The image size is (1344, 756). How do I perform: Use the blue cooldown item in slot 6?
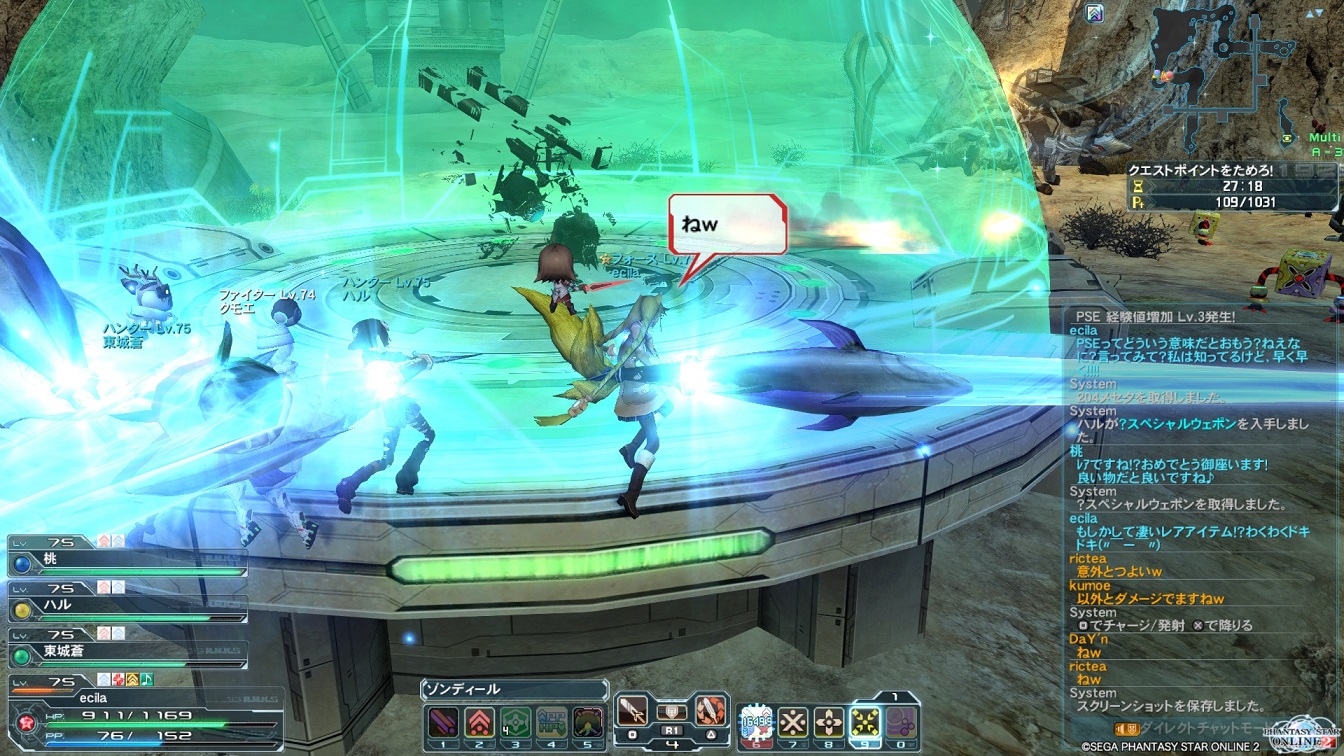coord(756,721)
